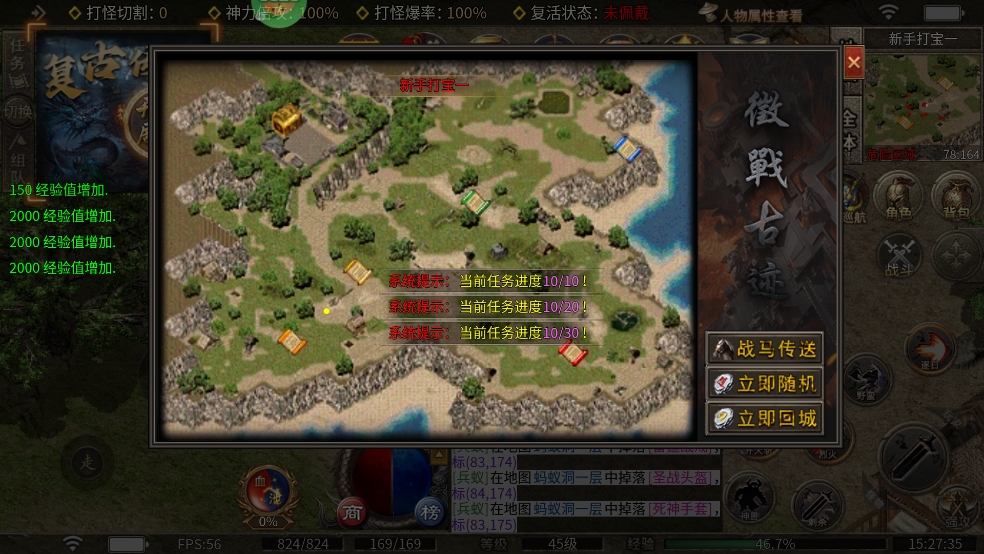The height and width of the screenshot is (554, 984).
Task: Toggle the 战斗 crossed-swords combat button
Action: pyautogui.click(x=898, y=254)
